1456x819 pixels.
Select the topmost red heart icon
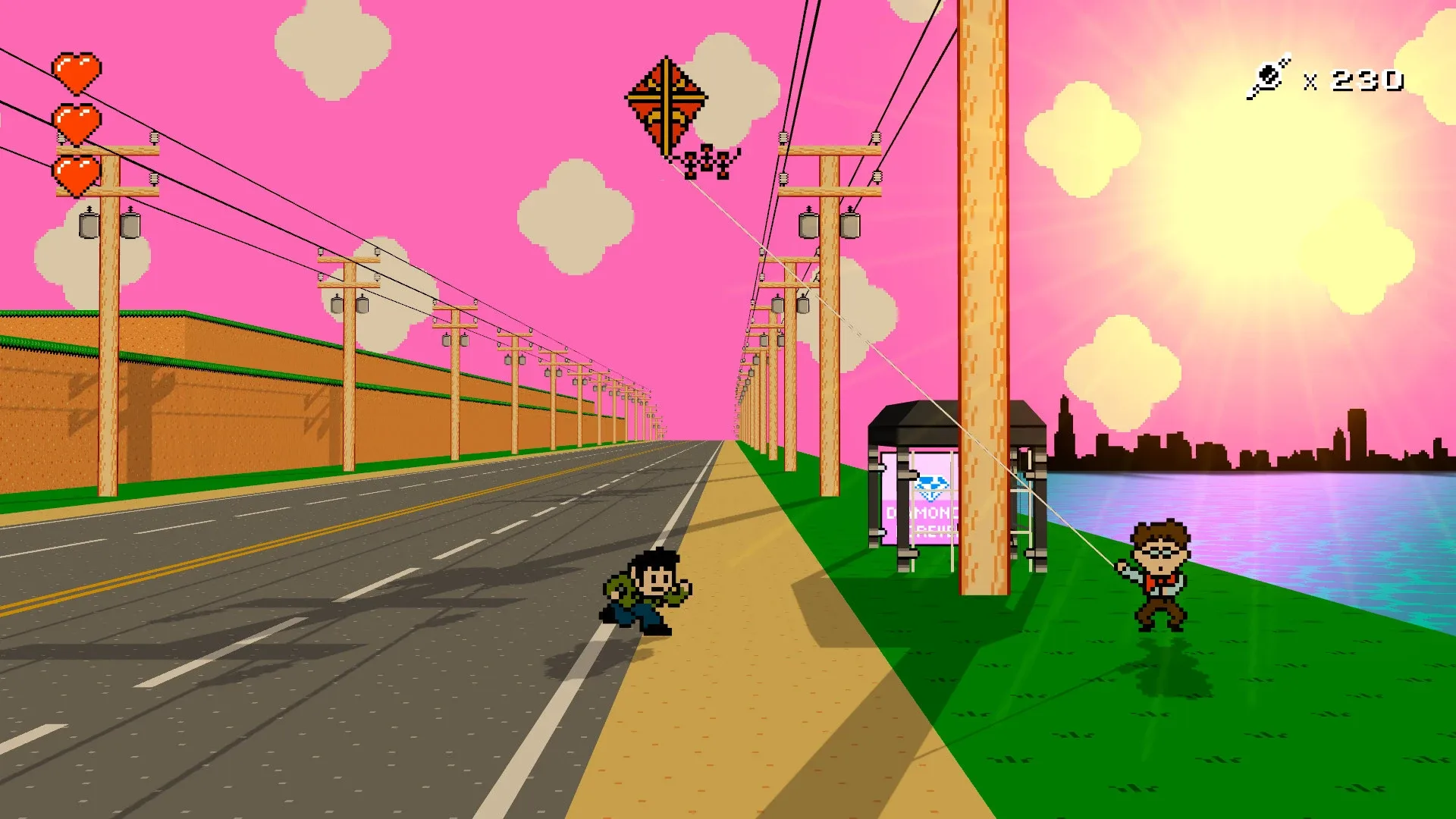pos(76,70)
